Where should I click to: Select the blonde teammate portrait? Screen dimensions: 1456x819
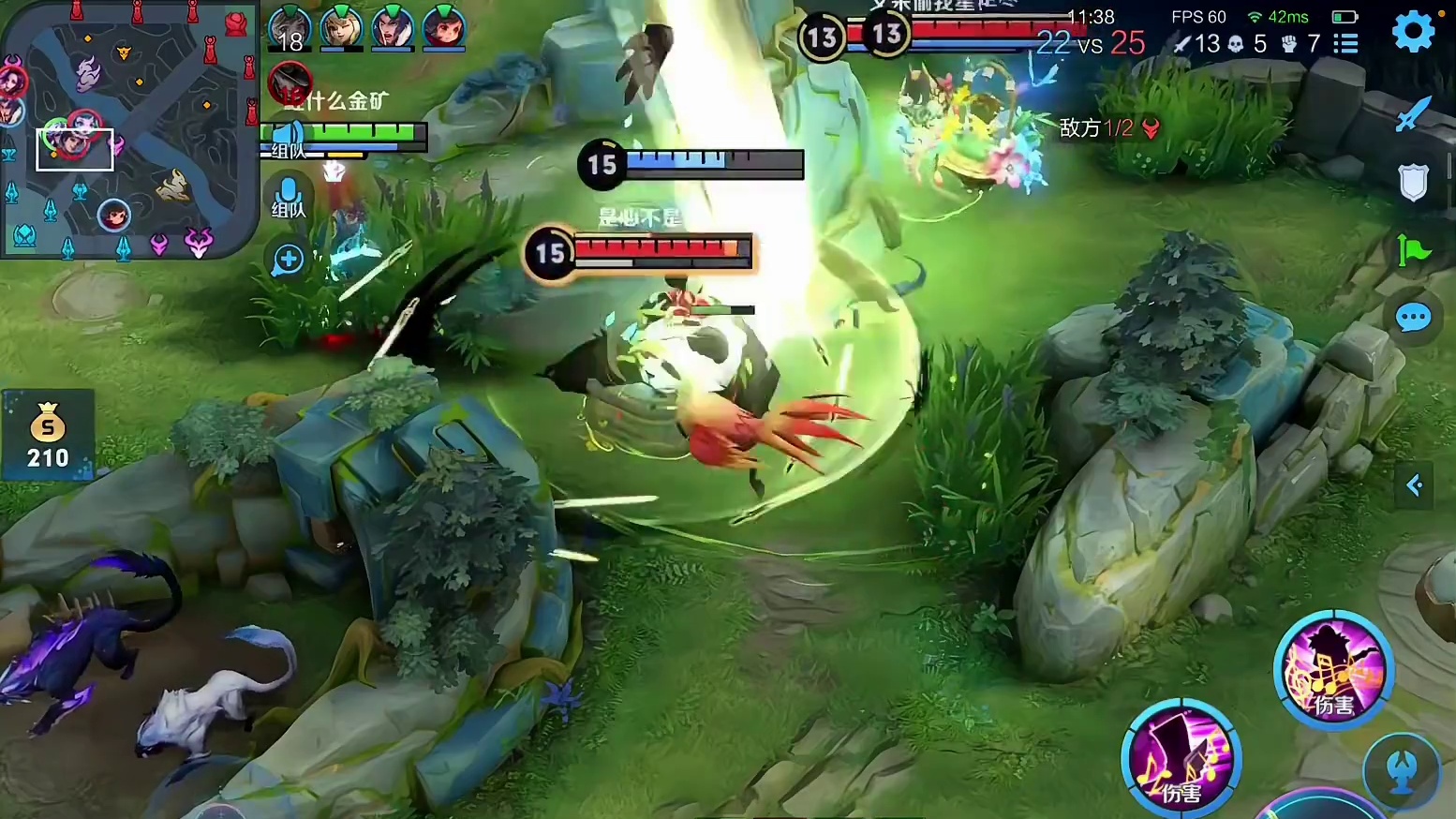[x=341, y=27]
